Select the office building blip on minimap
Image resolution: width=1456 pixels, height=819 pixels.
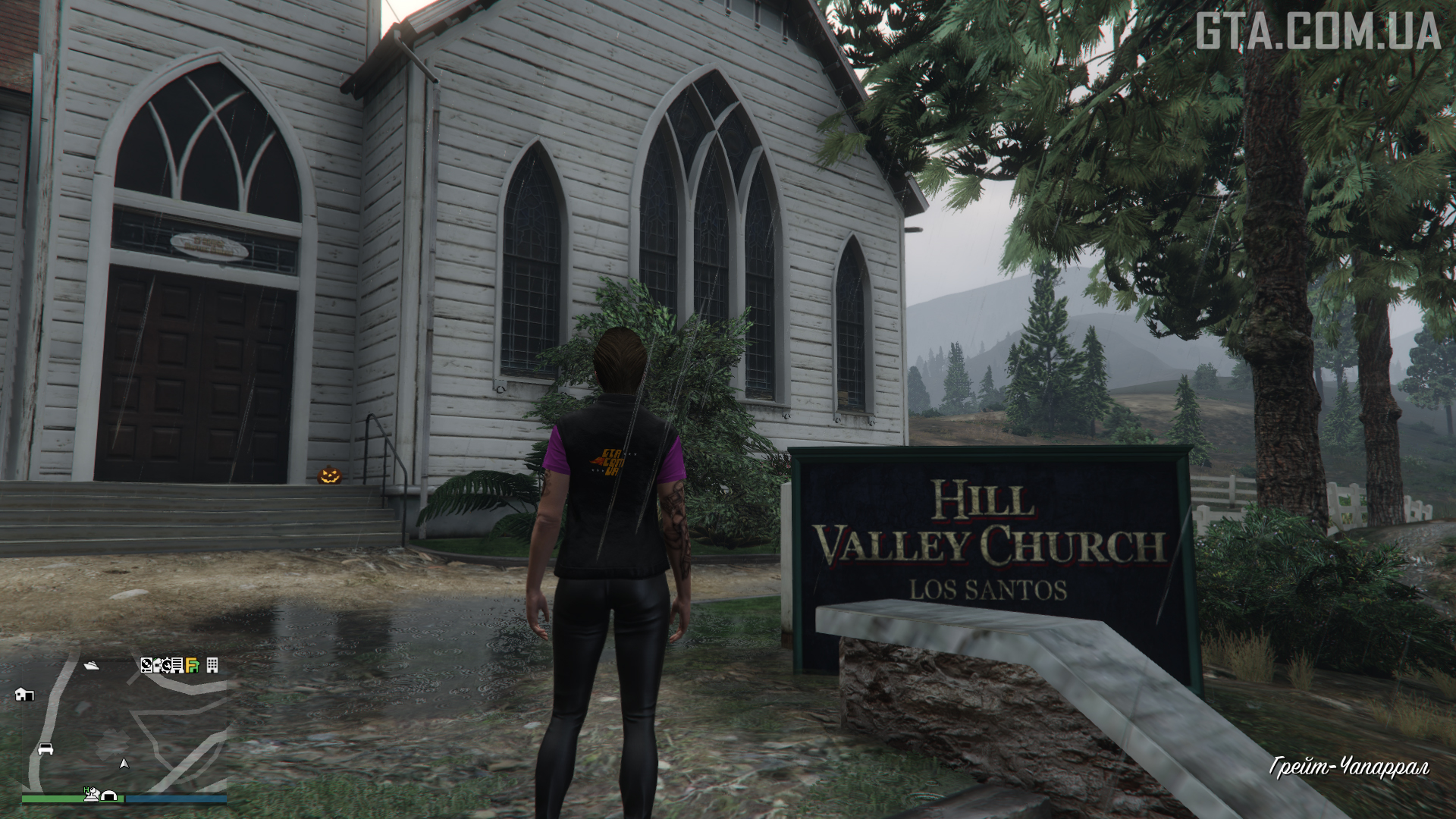pyautogui.click(x=212, y=665)
